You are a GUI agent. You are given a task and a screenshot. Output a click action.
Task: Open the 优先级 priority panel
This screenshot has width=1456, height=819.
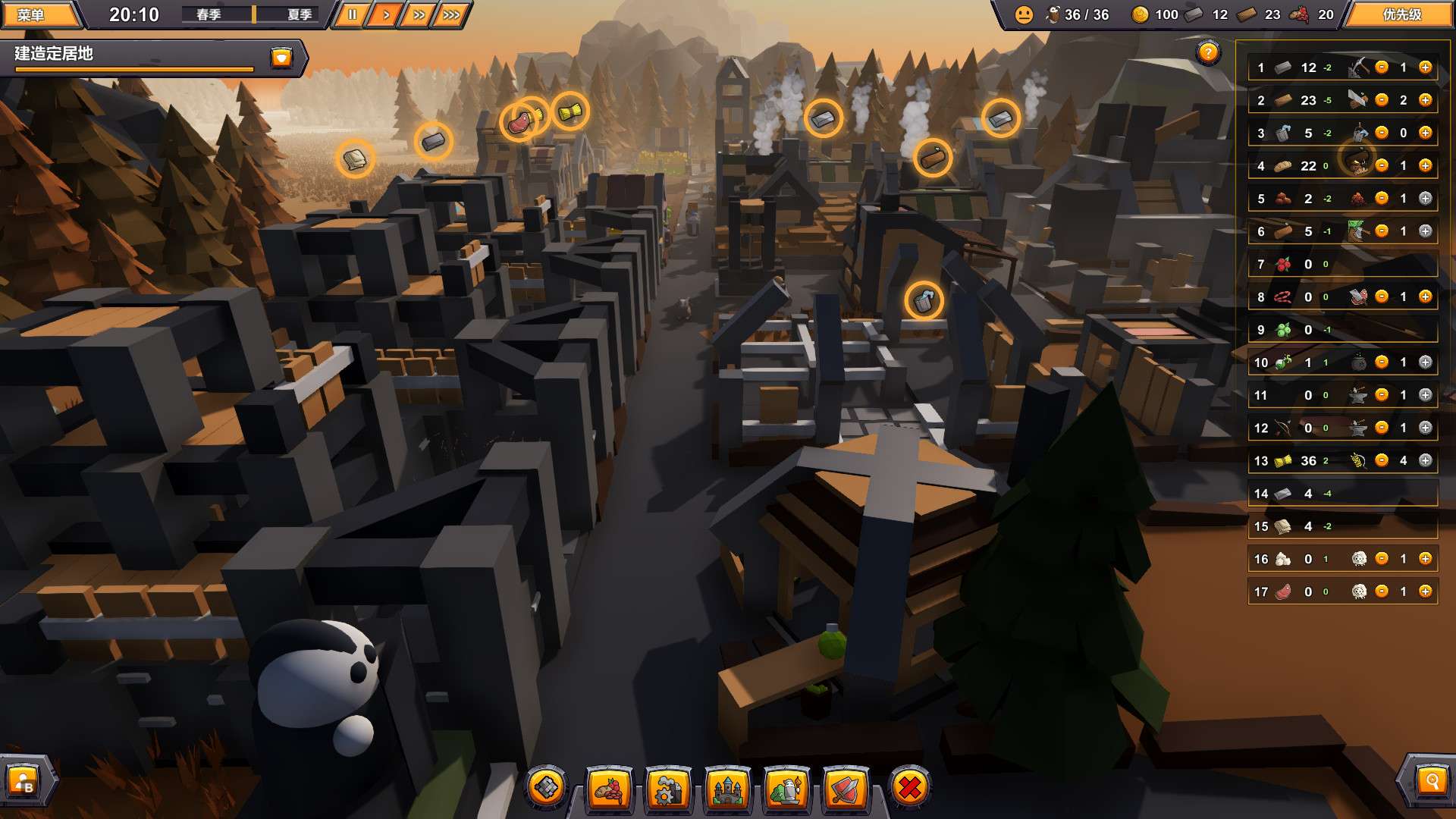(x=1401, y=14)
